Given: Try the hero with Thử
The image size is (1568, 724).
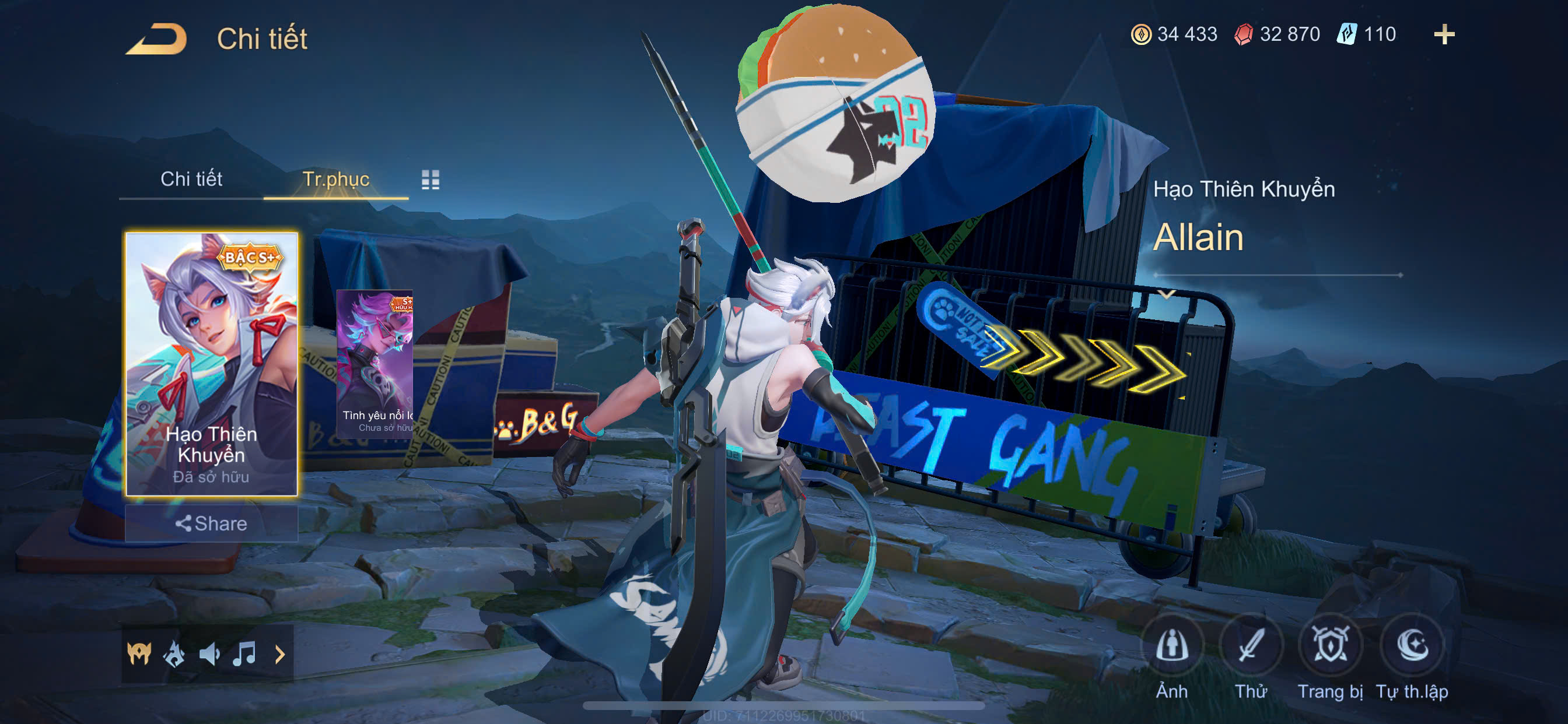Looking at the screenshot, I should pos(1251,645).
